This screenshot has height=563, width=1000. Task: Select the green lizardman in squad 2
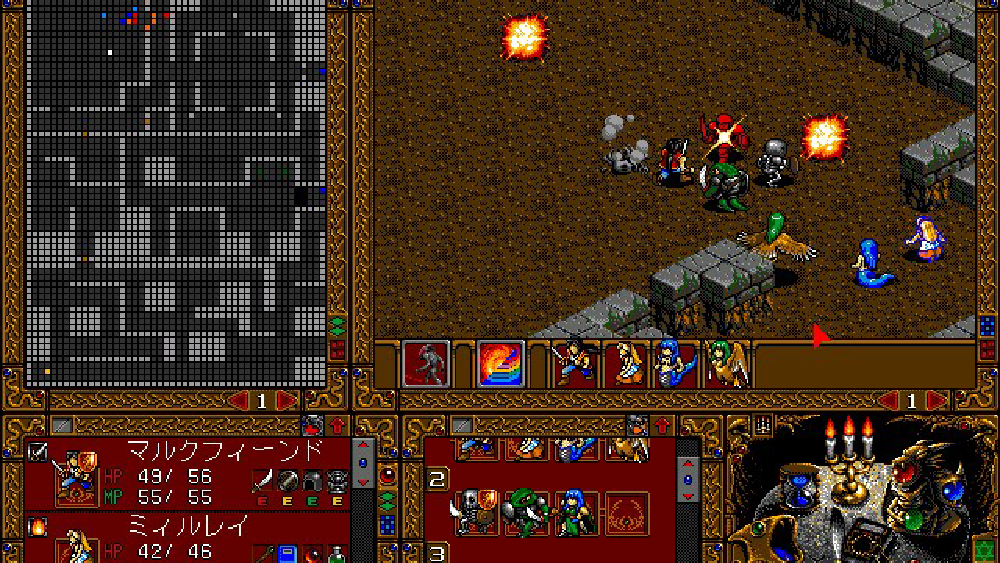point(524,510)
